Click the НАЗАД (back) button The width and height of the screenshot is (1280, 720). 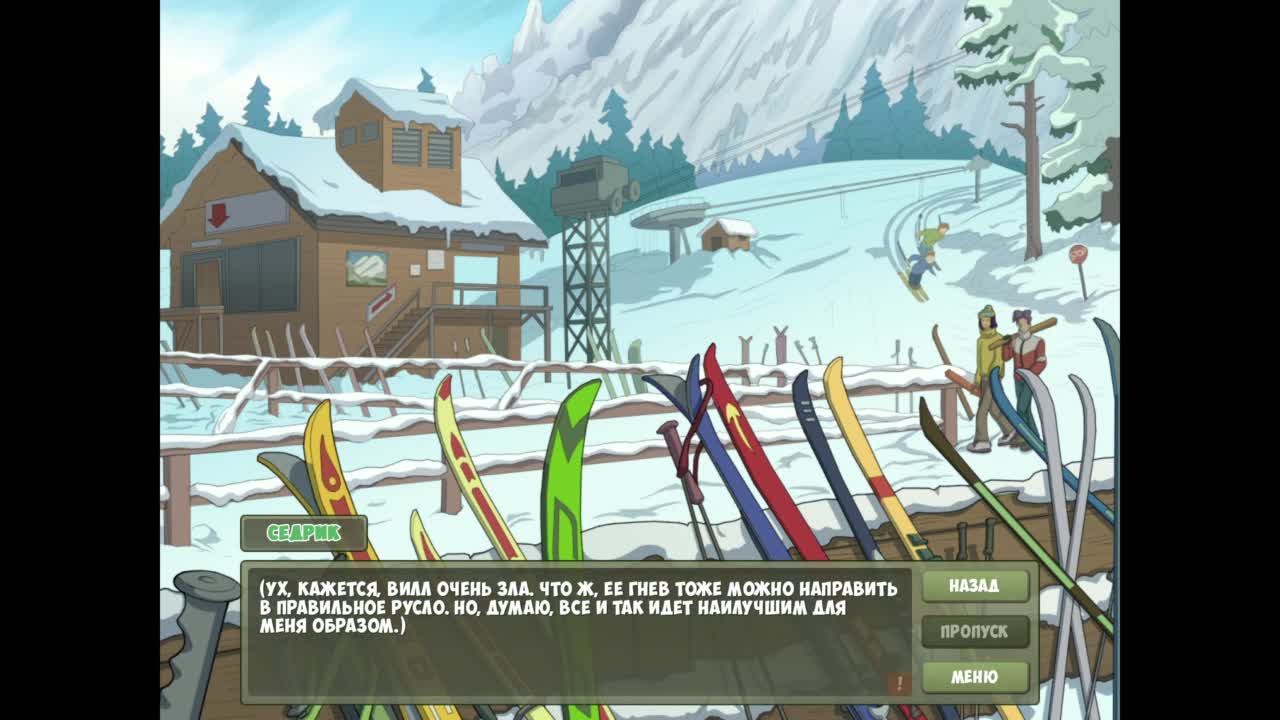[x=974, y=586]
